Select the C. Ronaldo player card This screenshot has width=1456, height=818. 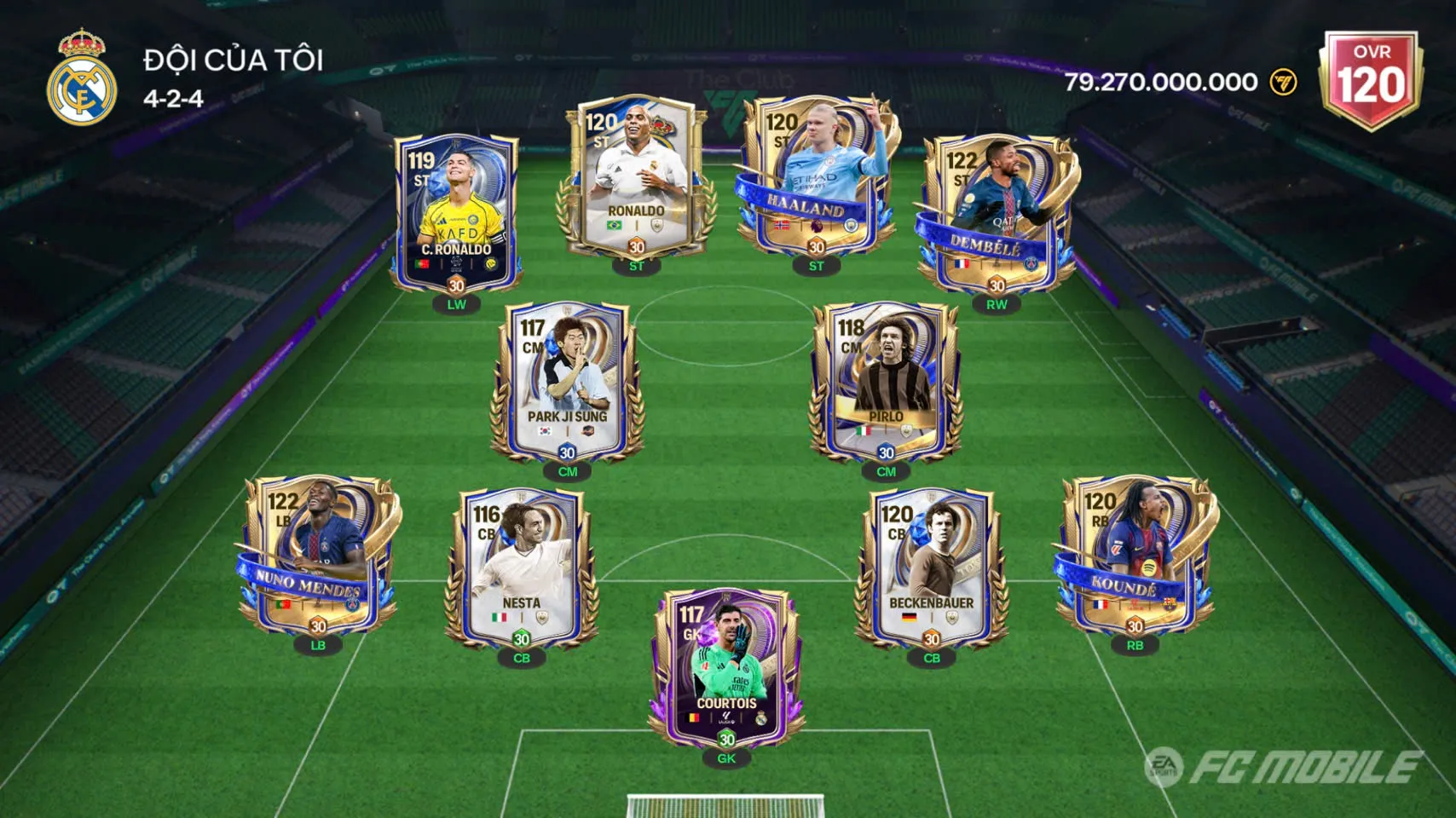(457, 213)
